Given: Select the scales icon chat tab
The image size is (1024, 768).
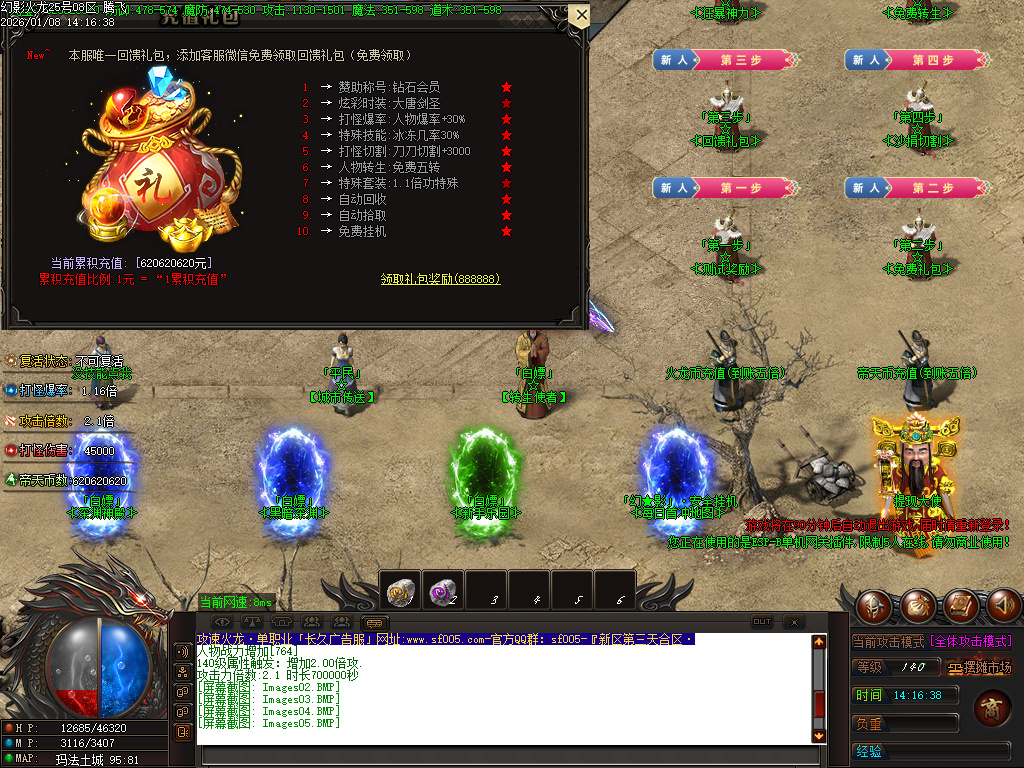Looking at the screenshot, I should tap(253, 623).
